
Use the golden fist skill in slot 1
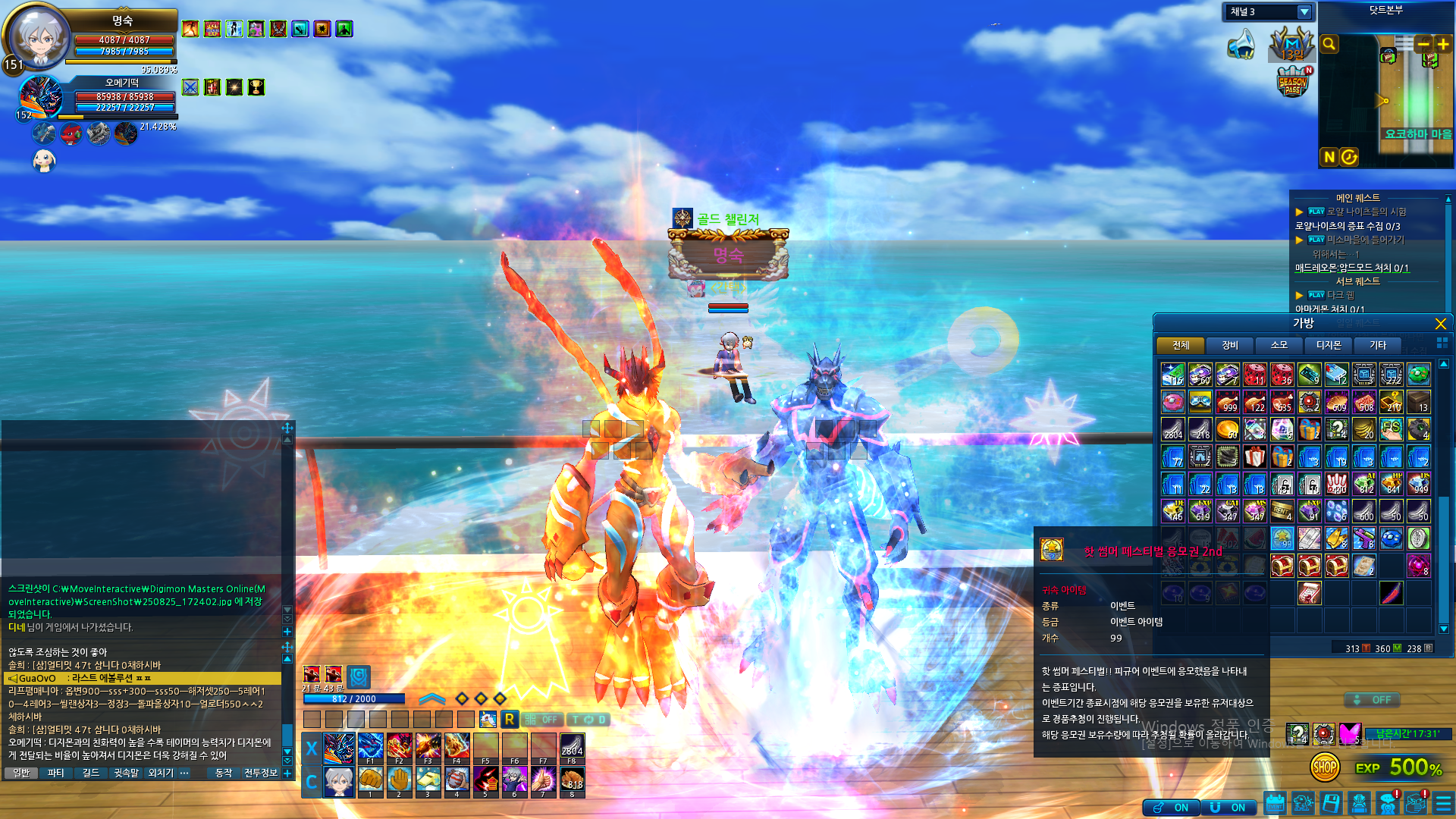pyautogui.click(x=370, y=780)
